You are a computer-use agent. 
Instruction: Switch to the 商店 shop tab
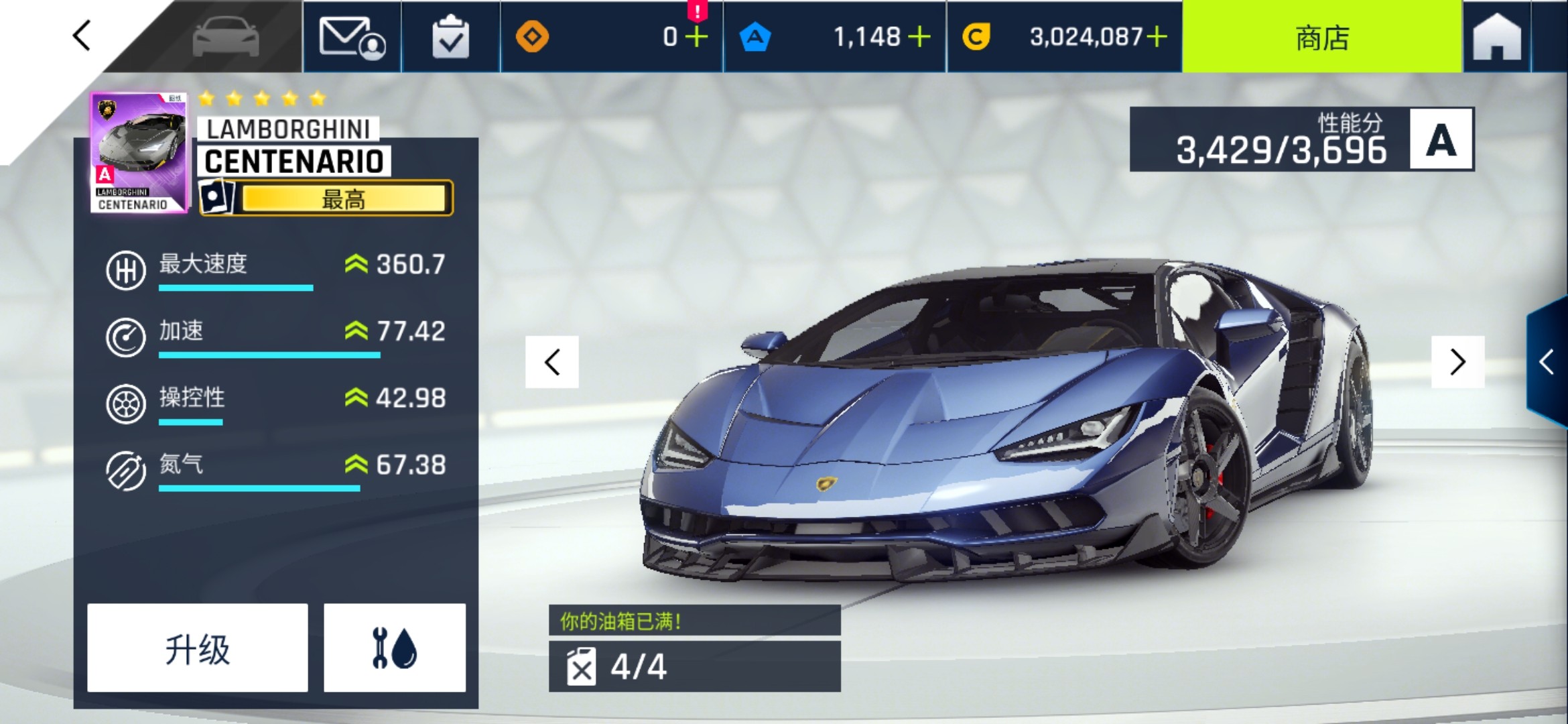[x=1322, y=38]
